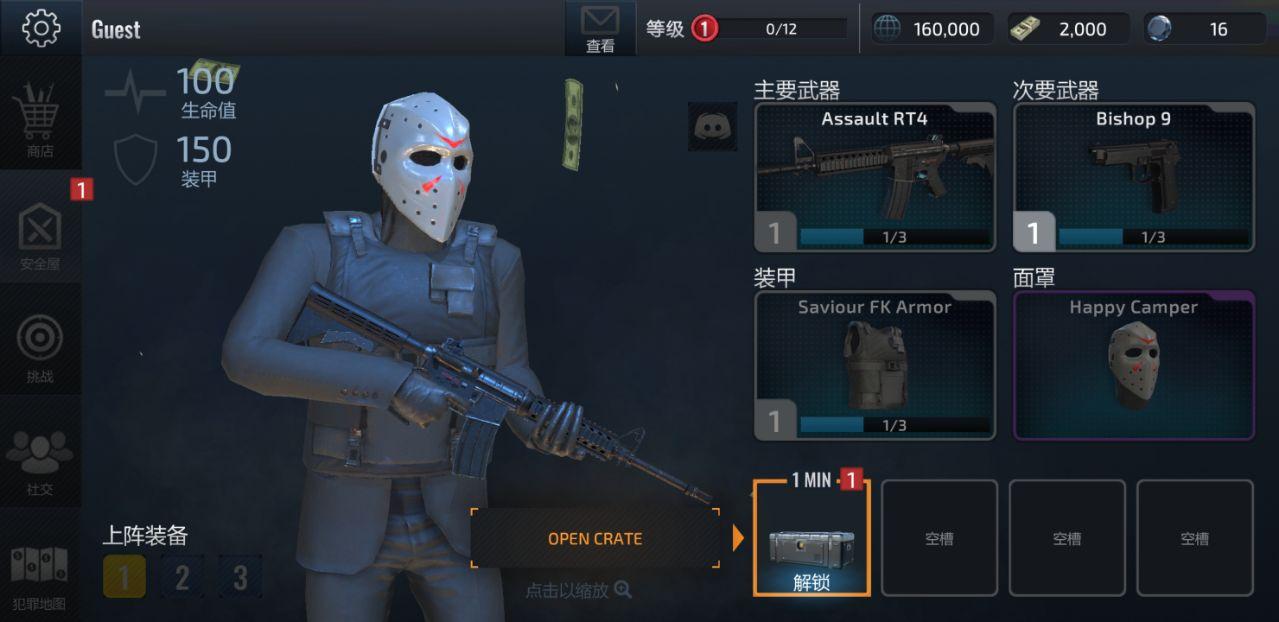Click the Guest player name
The height and width of the screenshot is (622, 1279).
116,30
